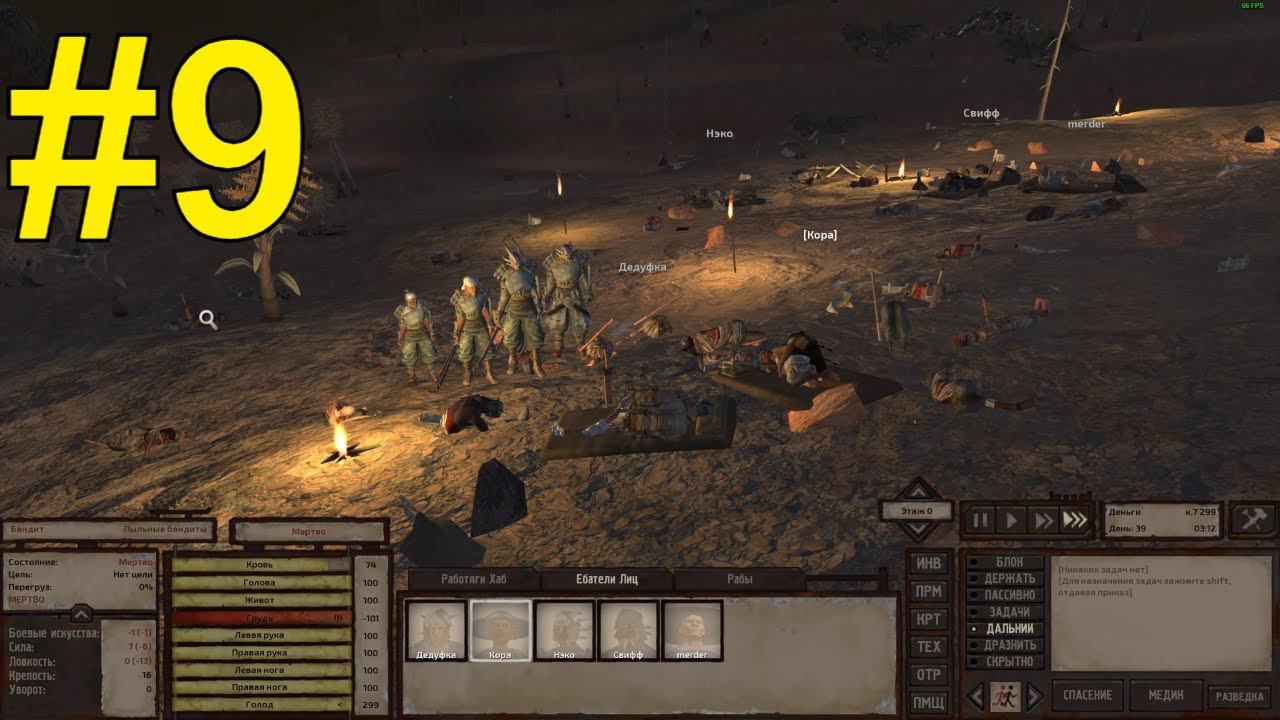This screenshot has width=1280, height=720.
Task: Open the ПРМ panel
Action: tap(929, 592)
